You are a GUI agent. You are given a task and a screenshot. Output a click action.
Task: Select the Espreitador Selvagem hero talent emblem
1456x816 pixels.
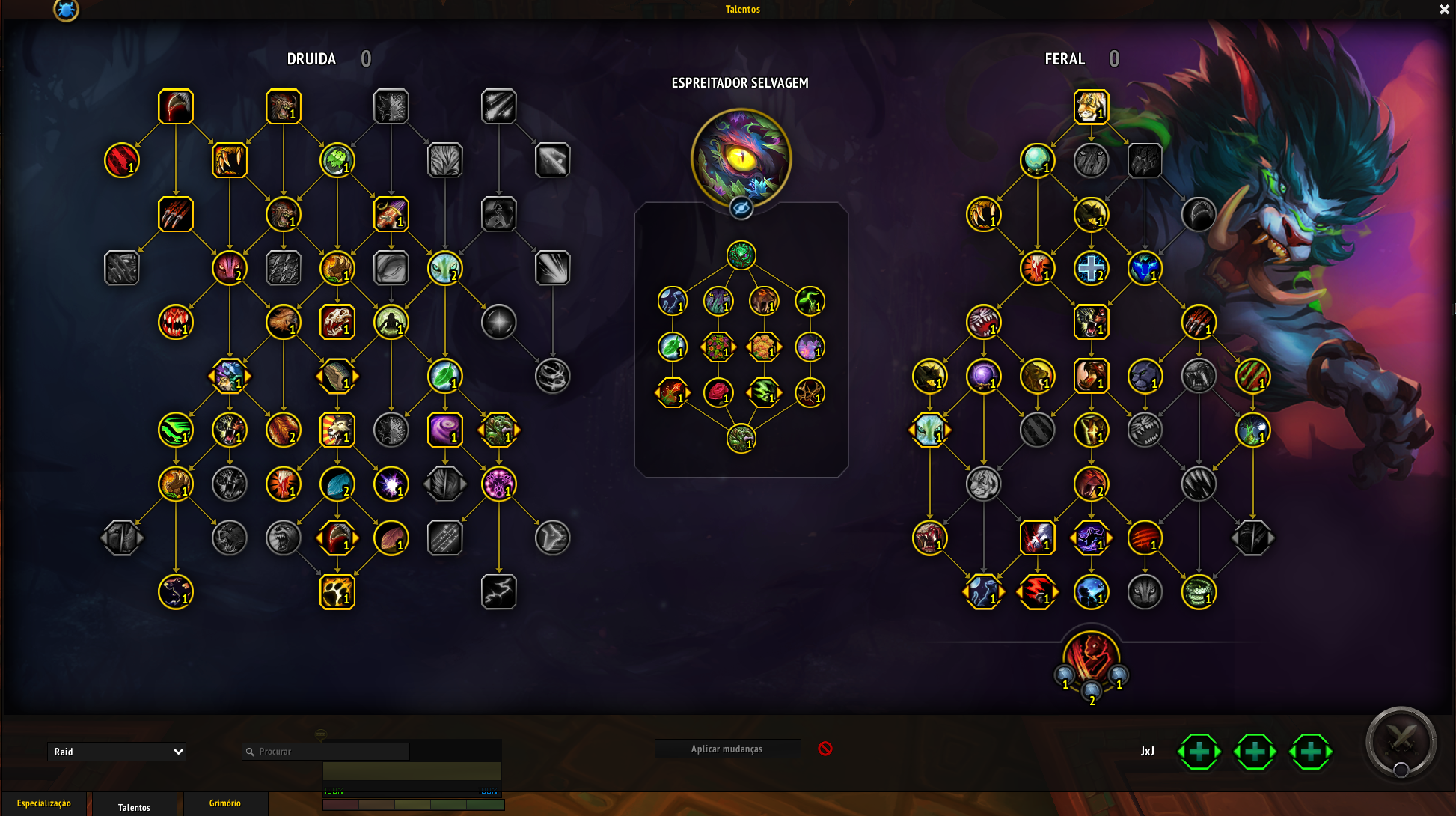[741, 158]
